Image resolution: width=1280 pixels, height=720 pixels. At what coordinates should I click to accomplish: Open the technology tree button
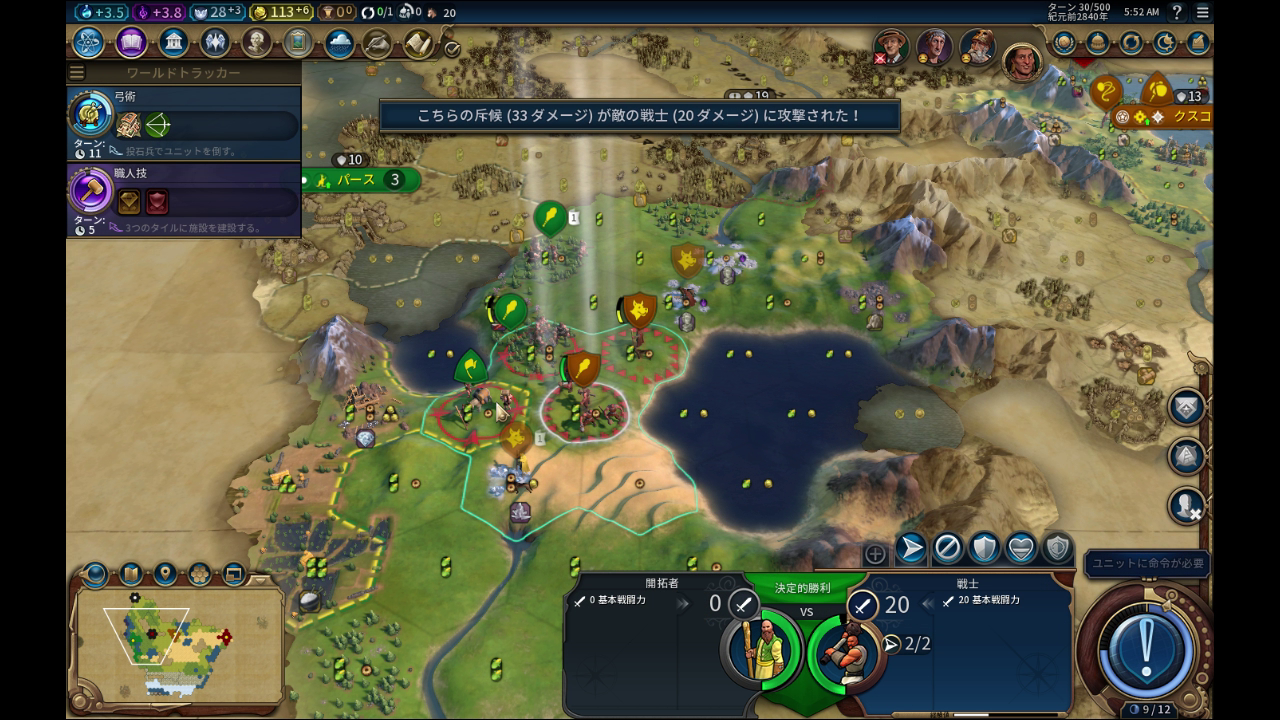[88, 43]
